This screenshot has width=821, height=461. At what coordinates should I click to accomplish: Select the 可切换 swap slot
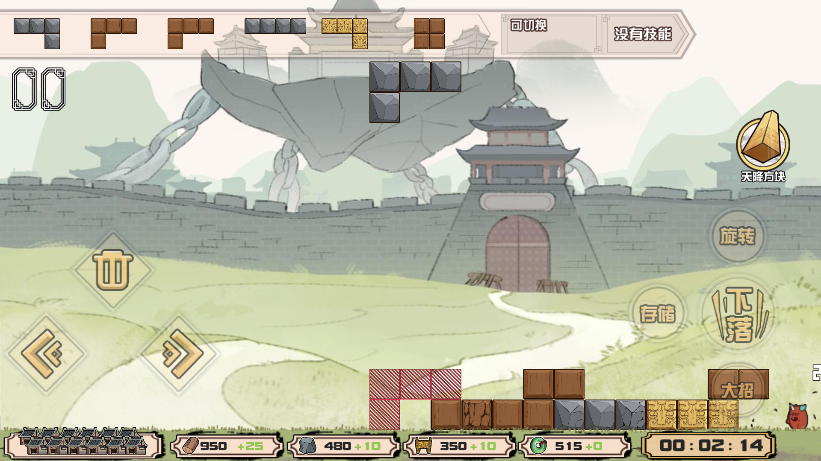550,33
